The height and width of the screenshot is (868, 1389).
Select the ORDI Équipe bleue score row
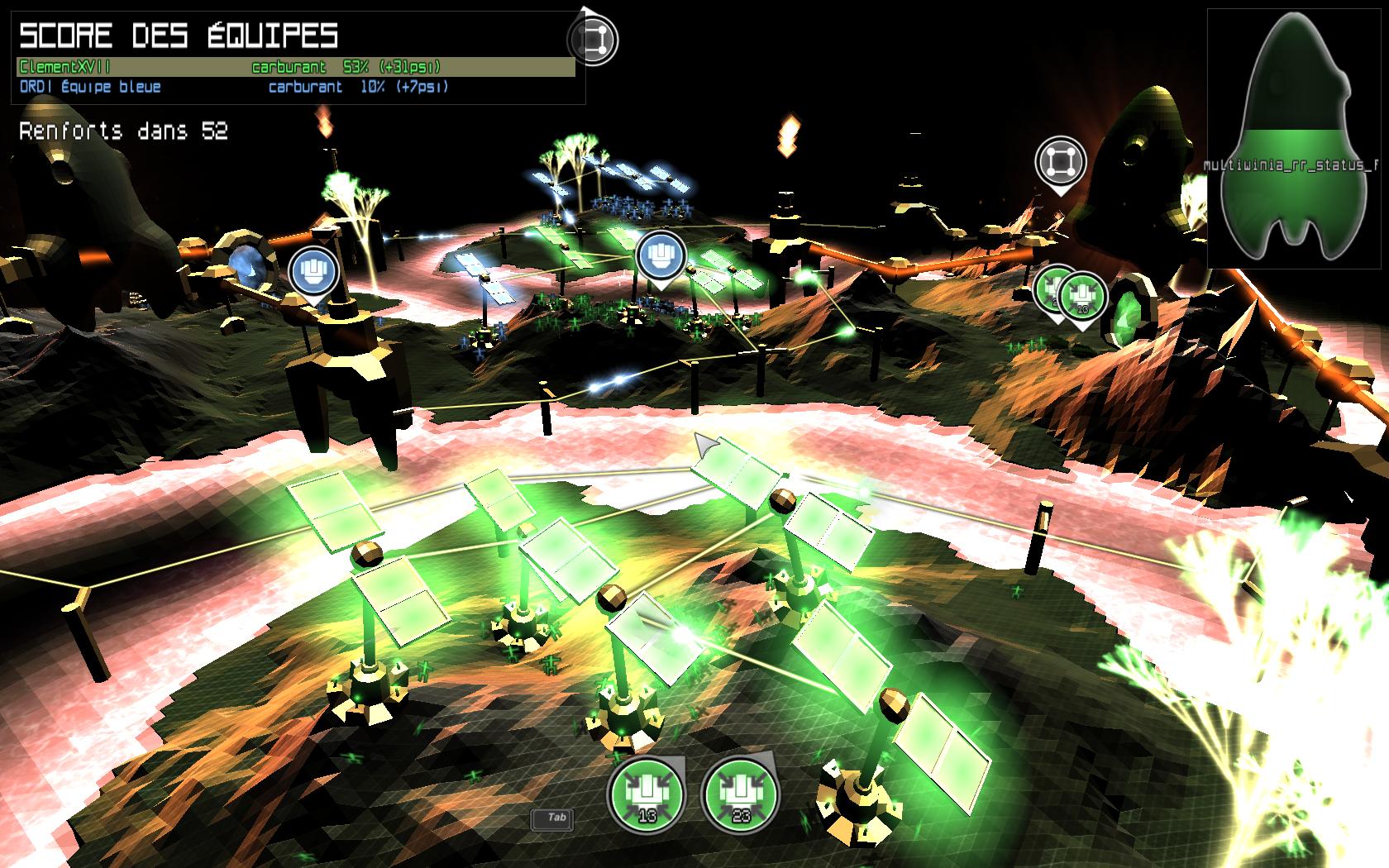click(x=295, y=87)
